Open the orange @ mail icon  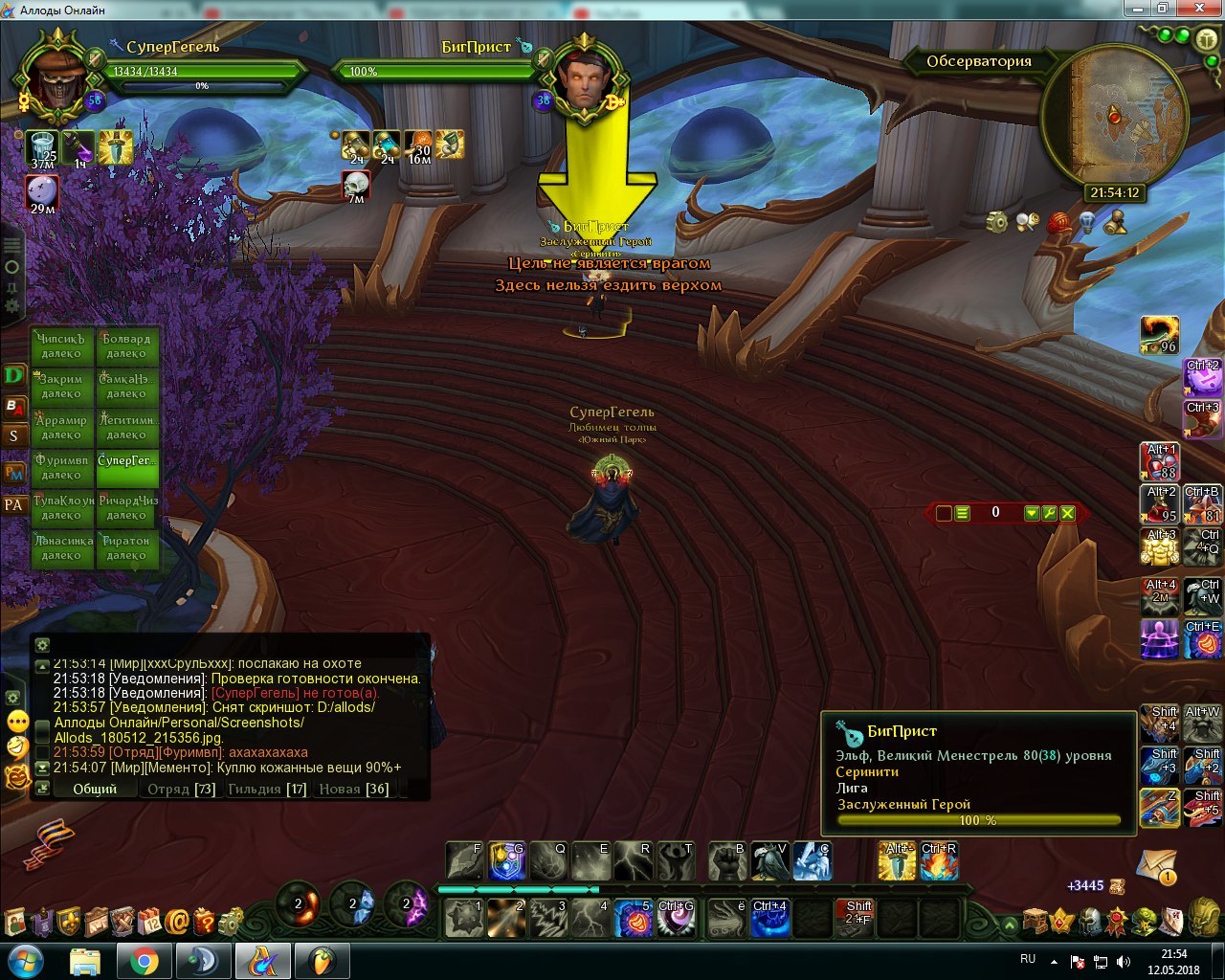tap(177, 923)
